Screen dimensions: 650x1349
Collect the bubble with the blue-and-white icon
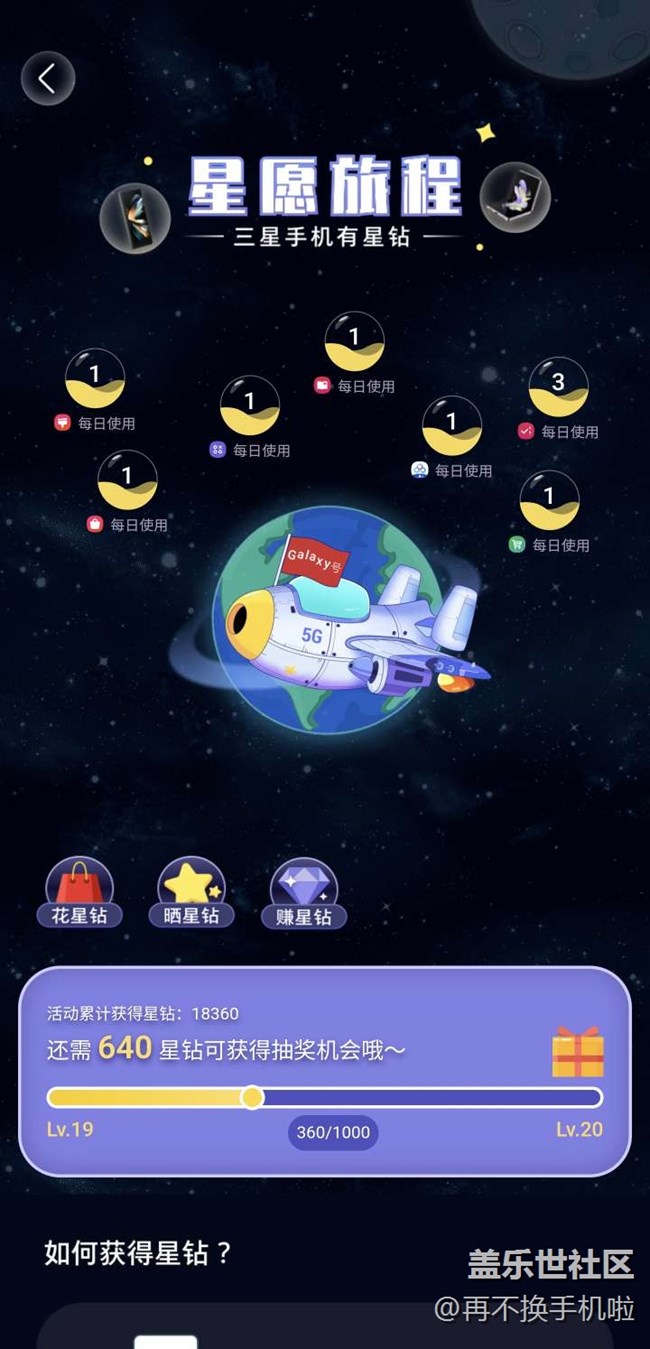click(451, 426)
